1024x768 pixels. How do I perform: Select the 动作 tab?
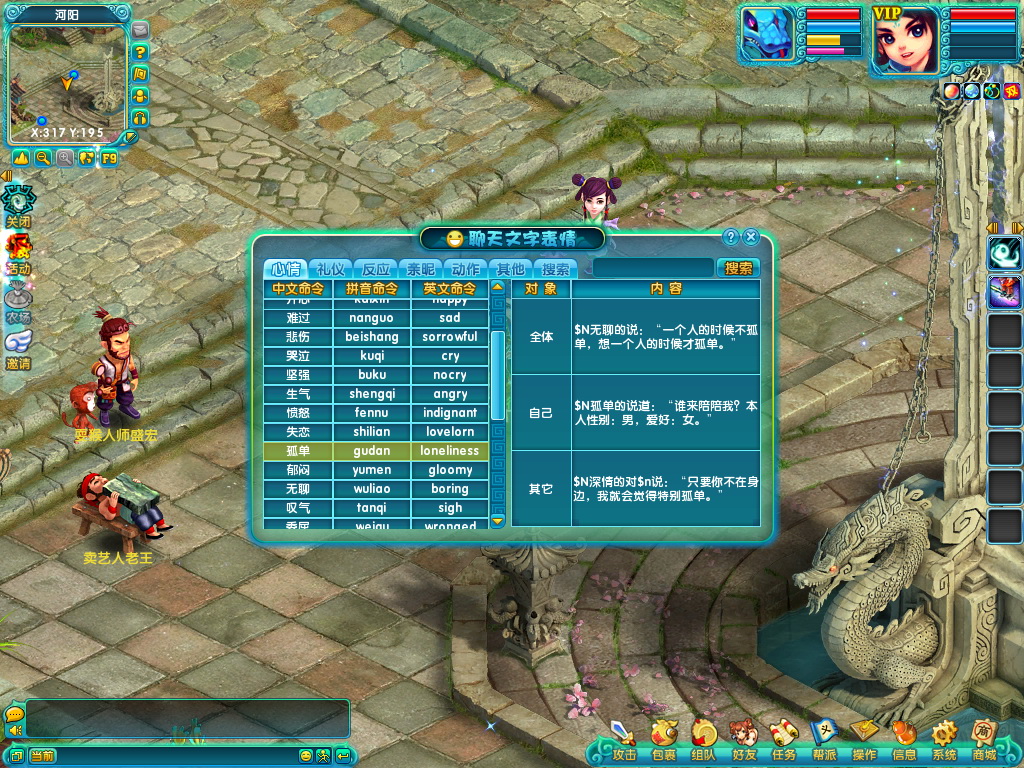(x=466, y=269)
